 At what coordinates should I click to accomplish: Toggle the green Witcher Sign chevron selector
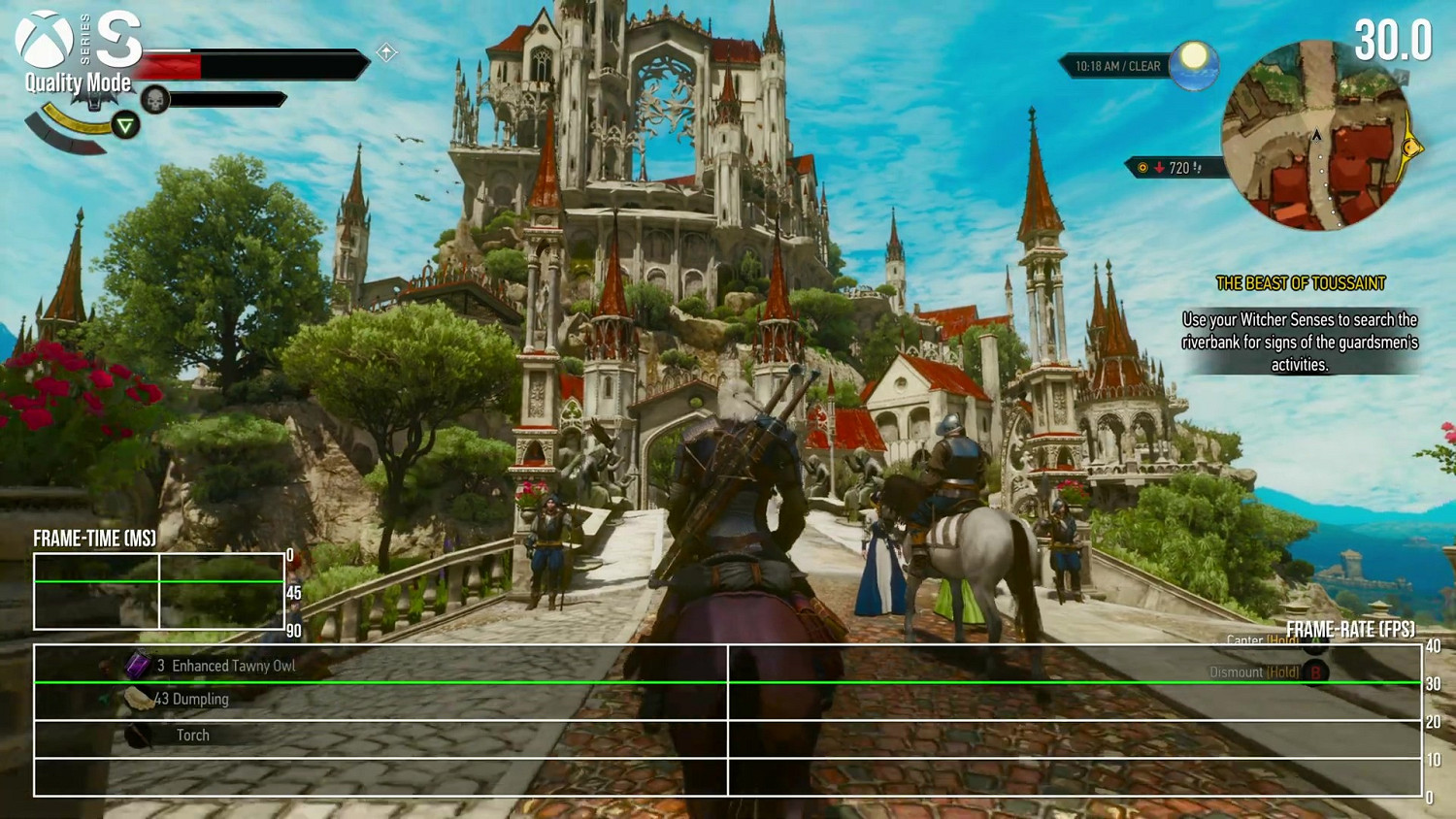[x=126, y=125]
